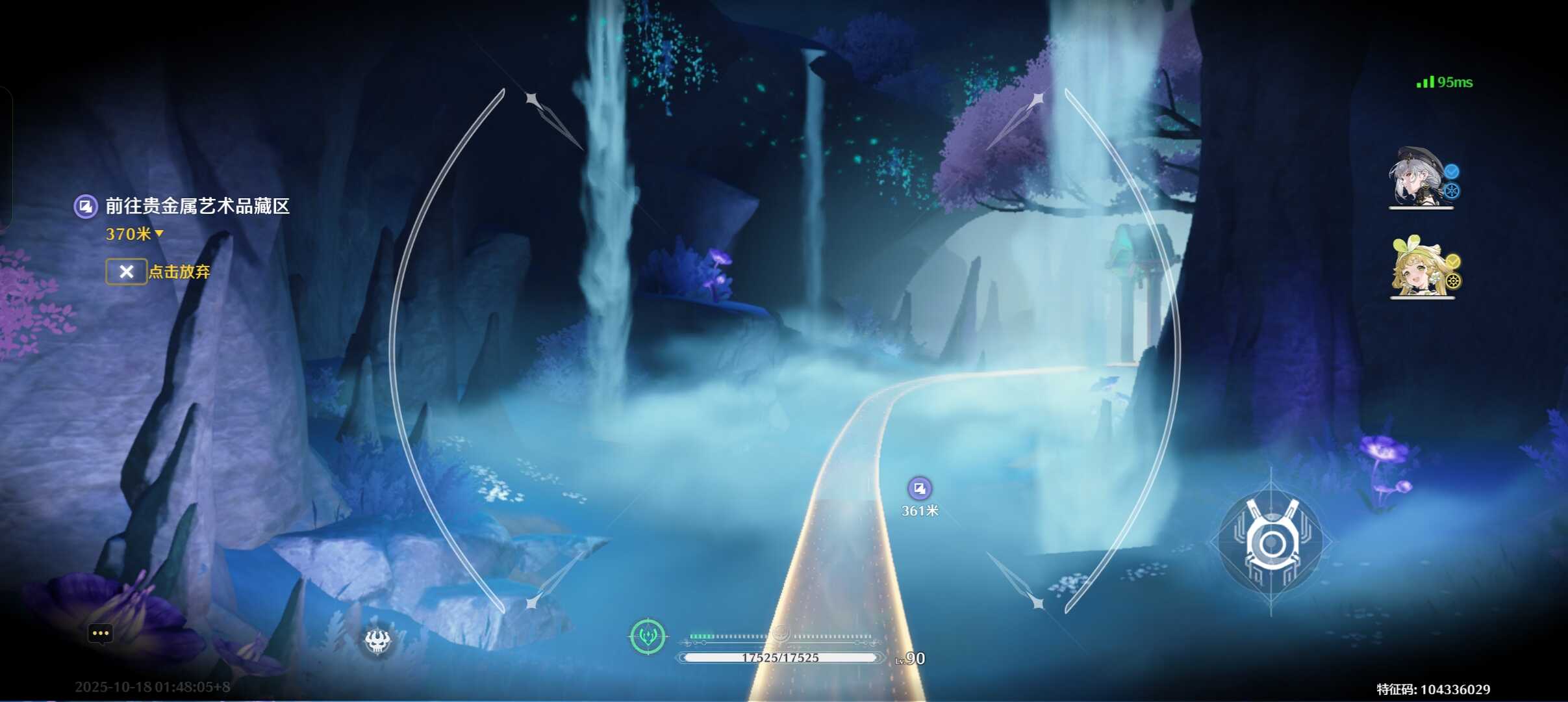Activate the green circular ability icon
1568x702 pixels.
coord(648,636)
